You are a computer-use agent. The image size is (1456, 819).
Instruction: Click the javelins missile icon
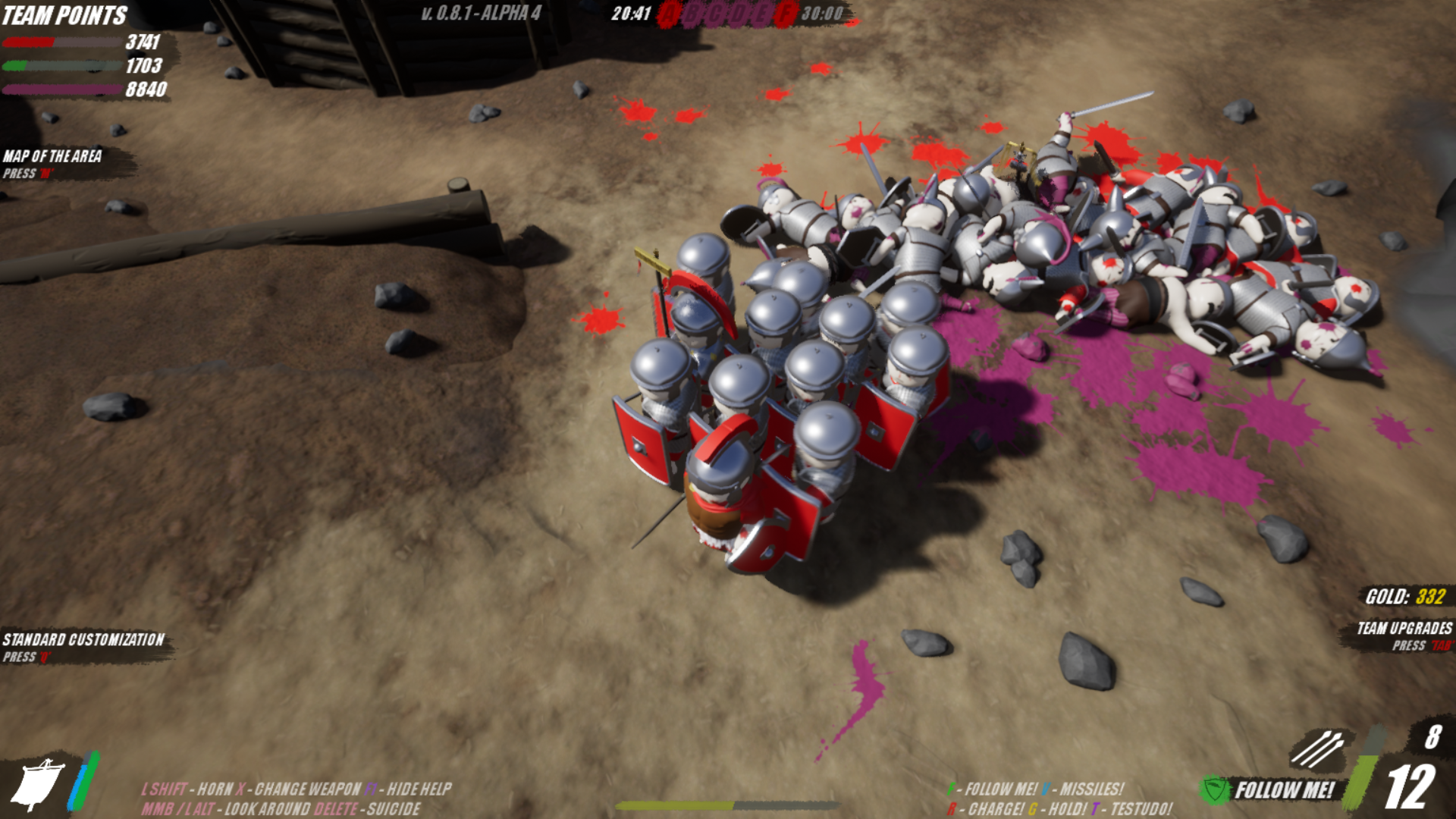point(1318,749)
